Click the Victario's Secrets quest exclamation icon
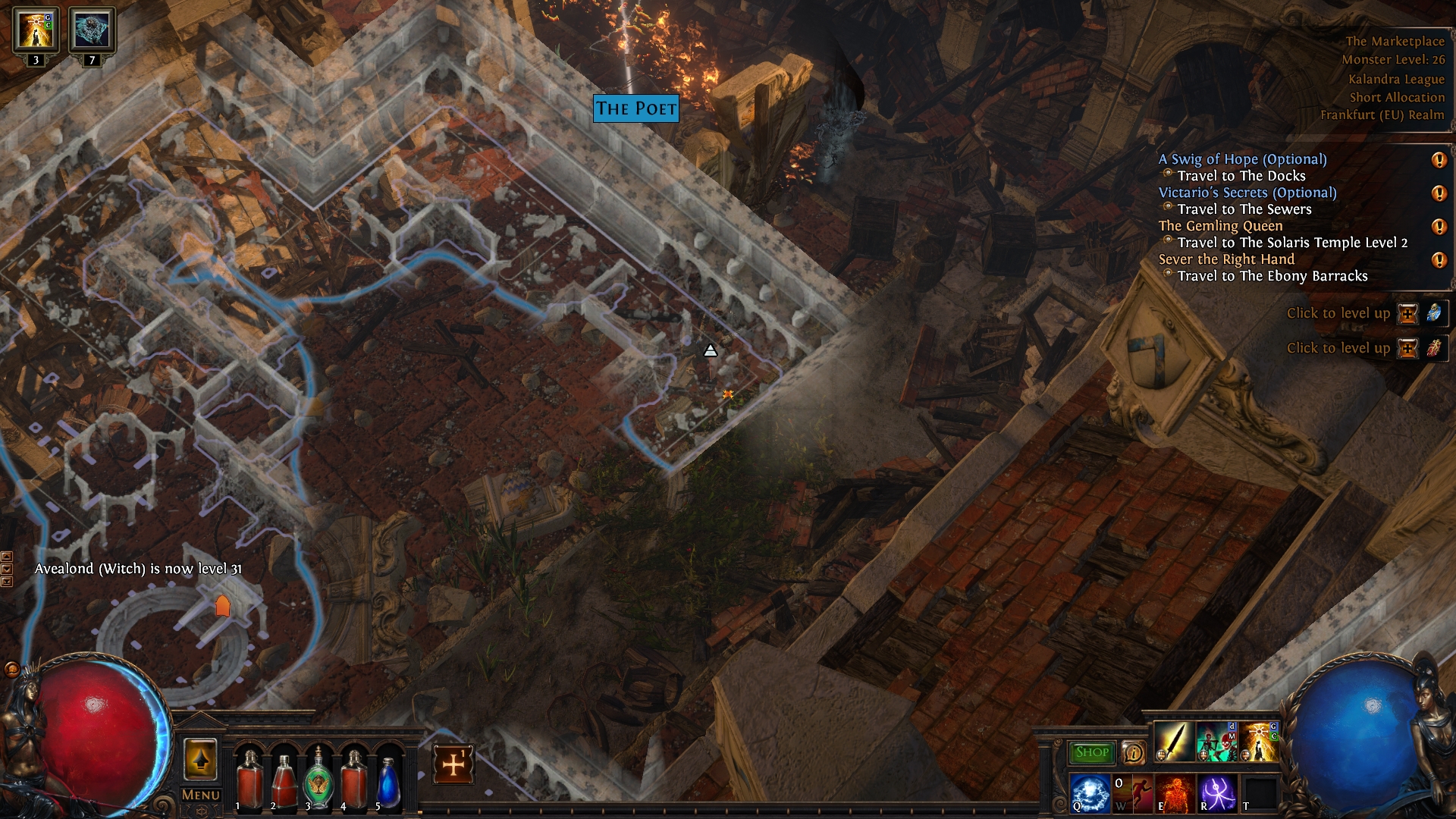This screenshot has width=1456, height=819. (1439, 193)
